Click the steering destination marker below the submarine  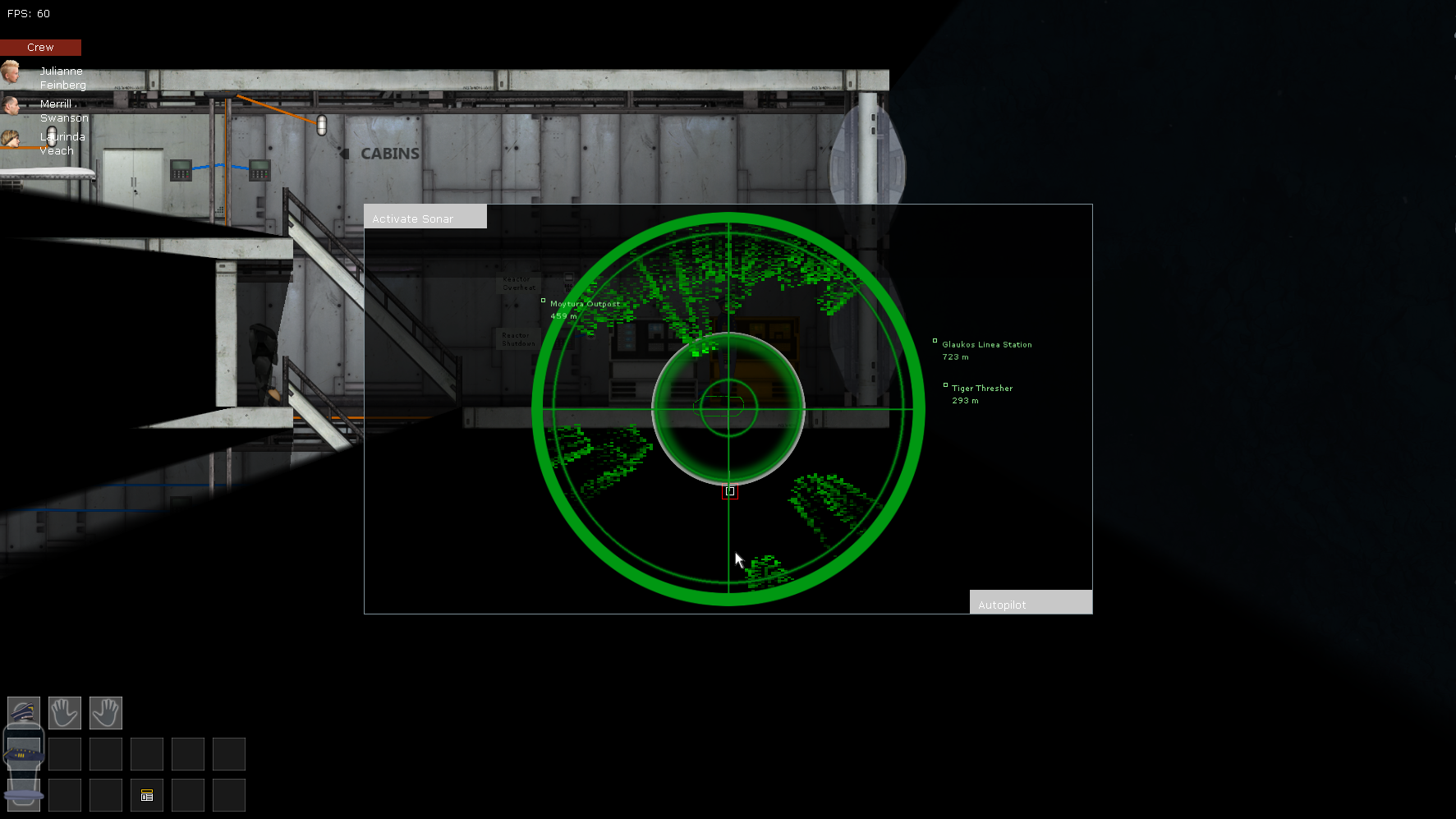(x=729, y=491)
